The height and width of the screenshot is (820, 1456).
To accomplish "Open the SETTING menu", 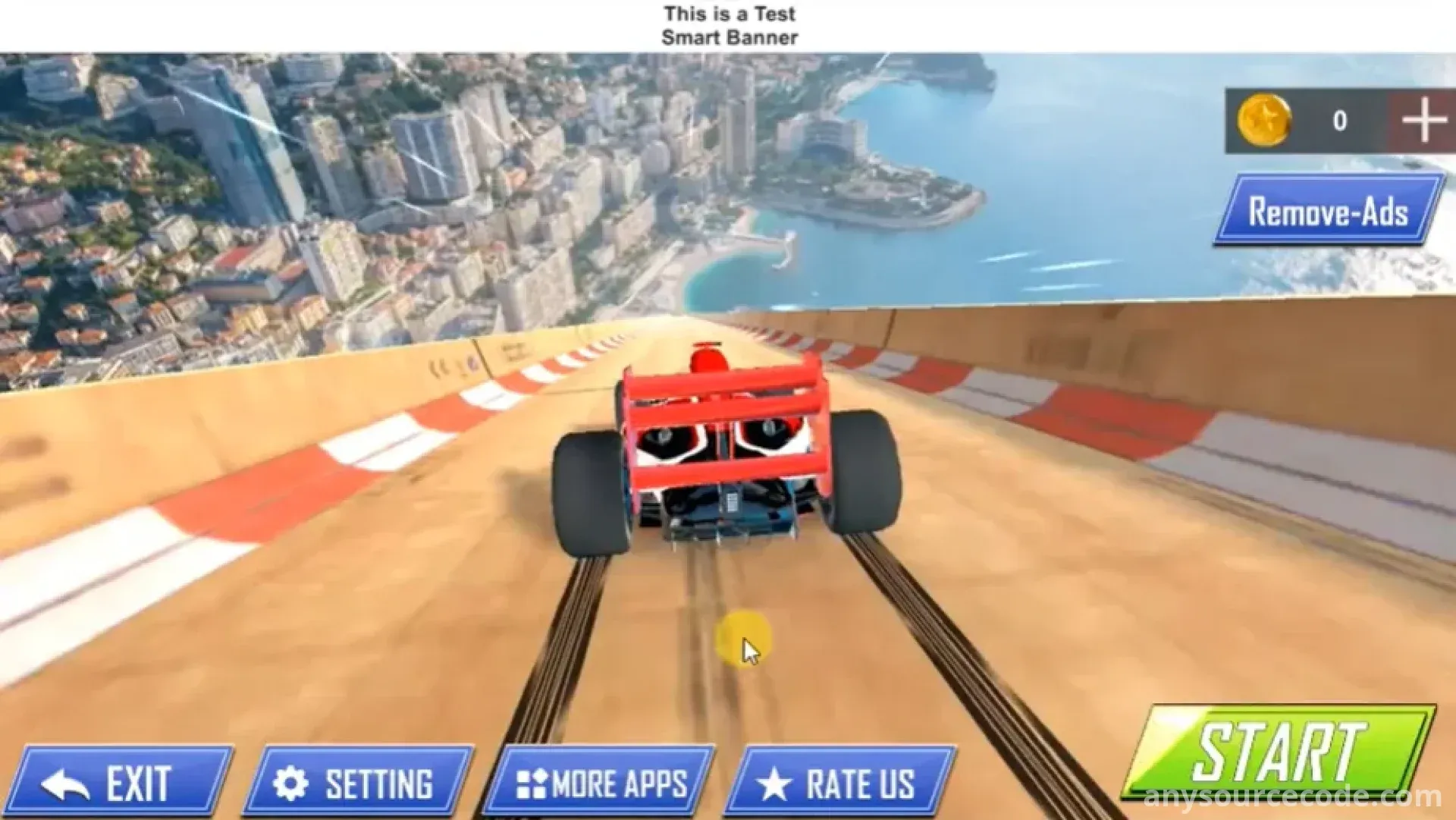I will [359, 782].
